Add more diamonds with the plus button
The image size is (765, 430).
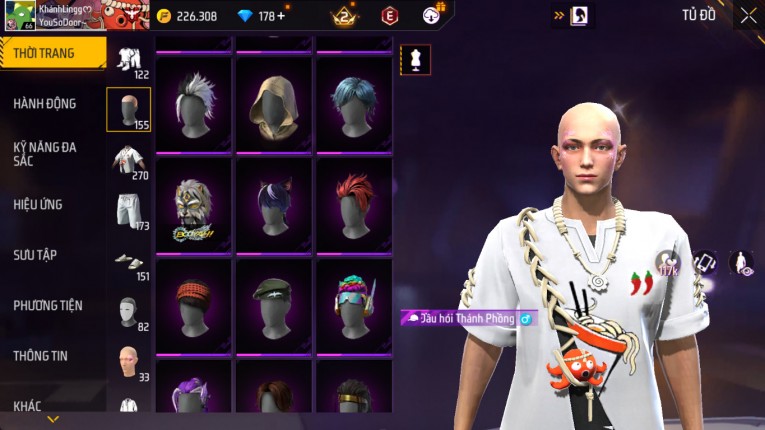tap(280, 16)
